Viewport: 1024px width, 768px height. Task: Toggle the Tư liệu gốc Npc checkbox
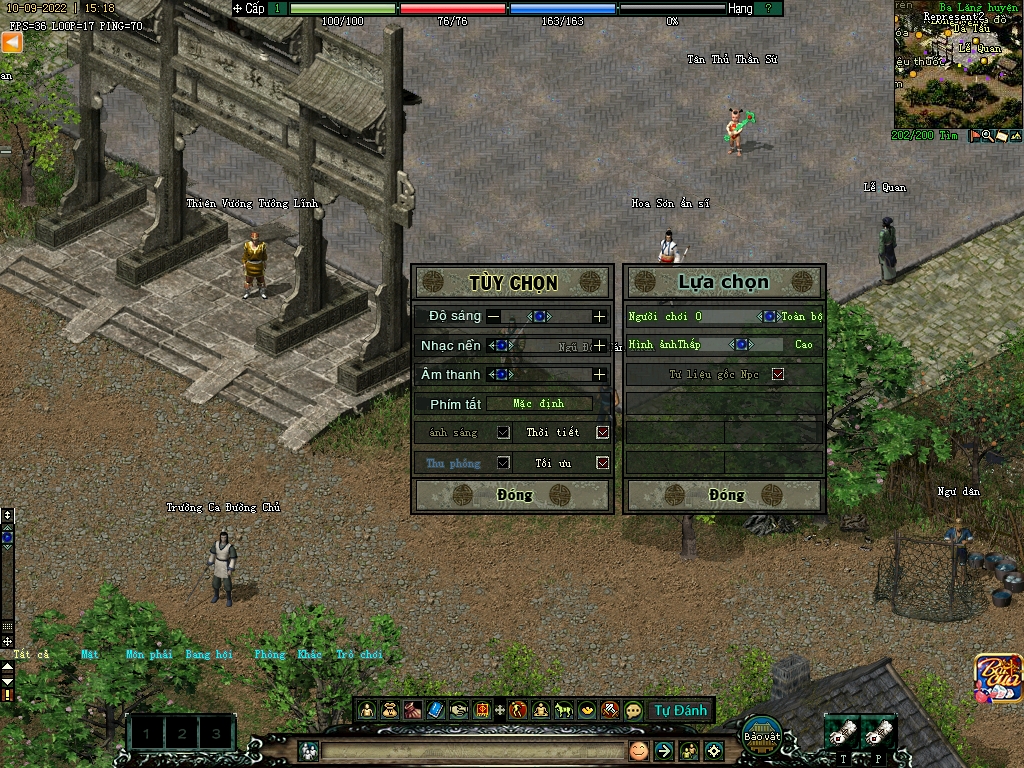(x=778, y=375)
